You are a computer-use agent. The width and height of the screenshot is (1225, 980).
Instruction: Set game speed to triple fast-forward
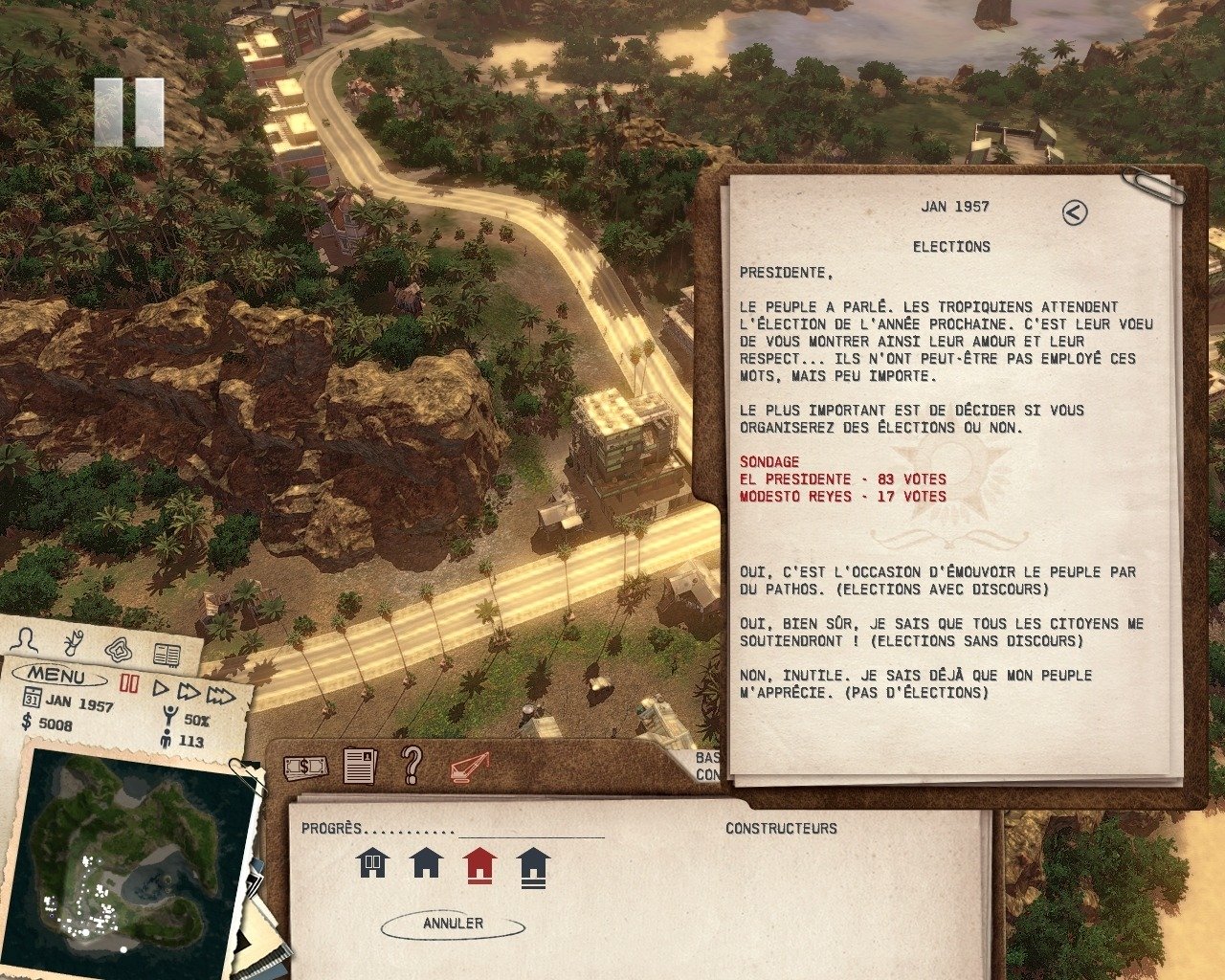[221, 696]
